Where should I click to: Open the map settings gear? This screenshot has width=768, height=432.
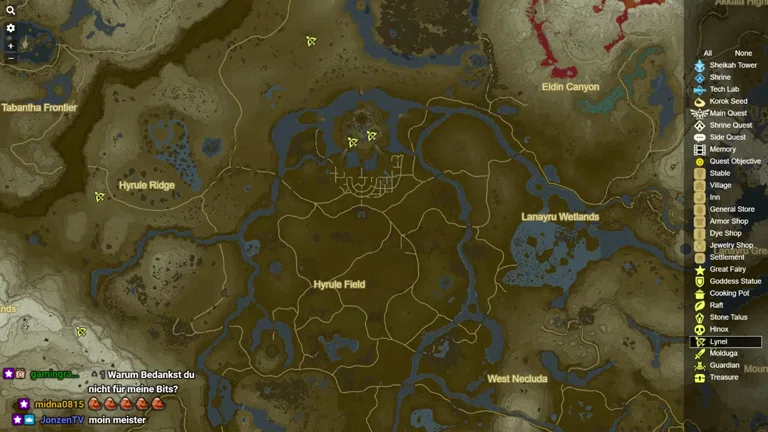coord(11,28)
